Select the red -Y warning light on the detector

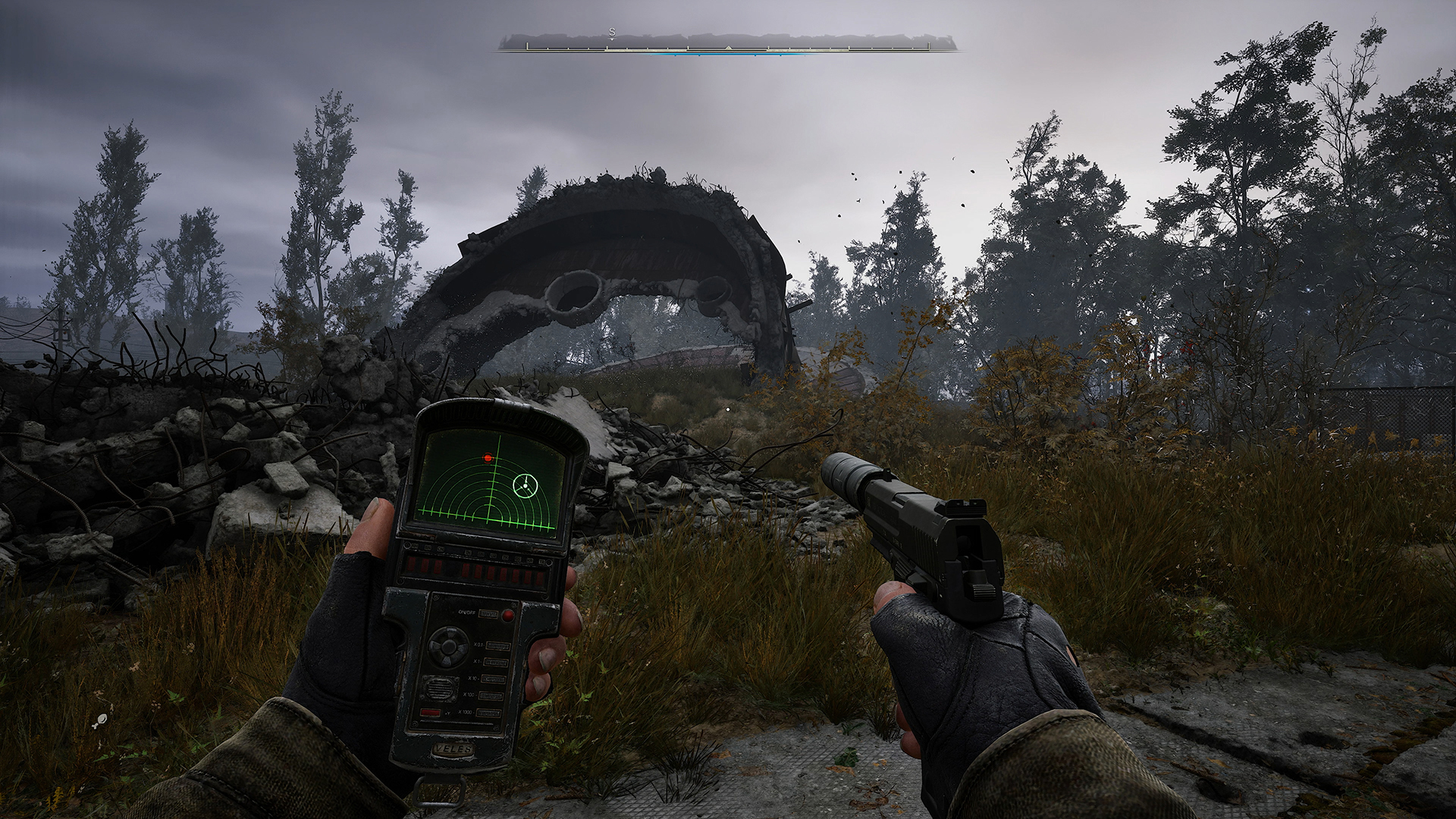pos(430,711)
